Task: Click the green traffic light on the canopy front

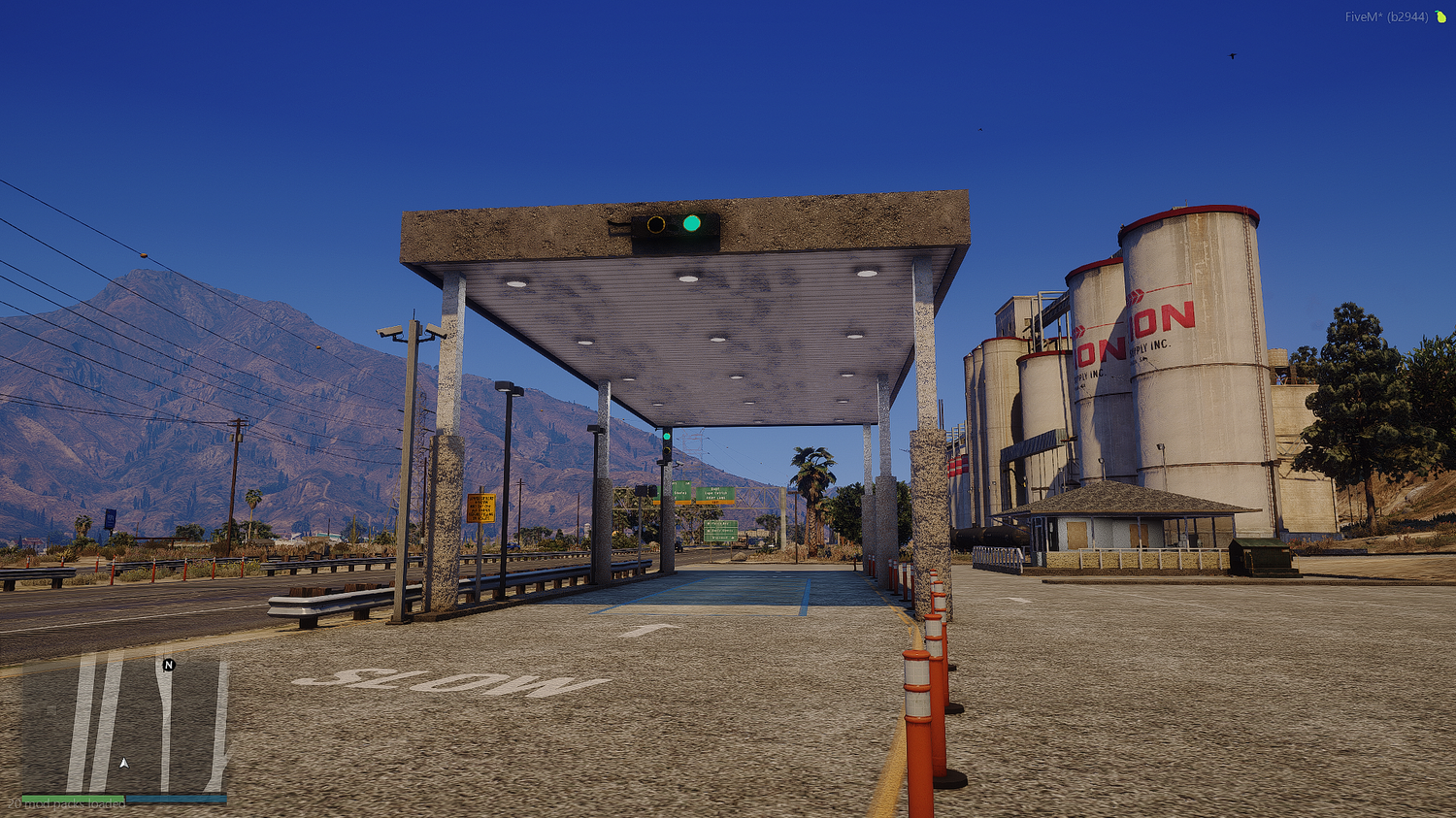Action: click(691, 224)
